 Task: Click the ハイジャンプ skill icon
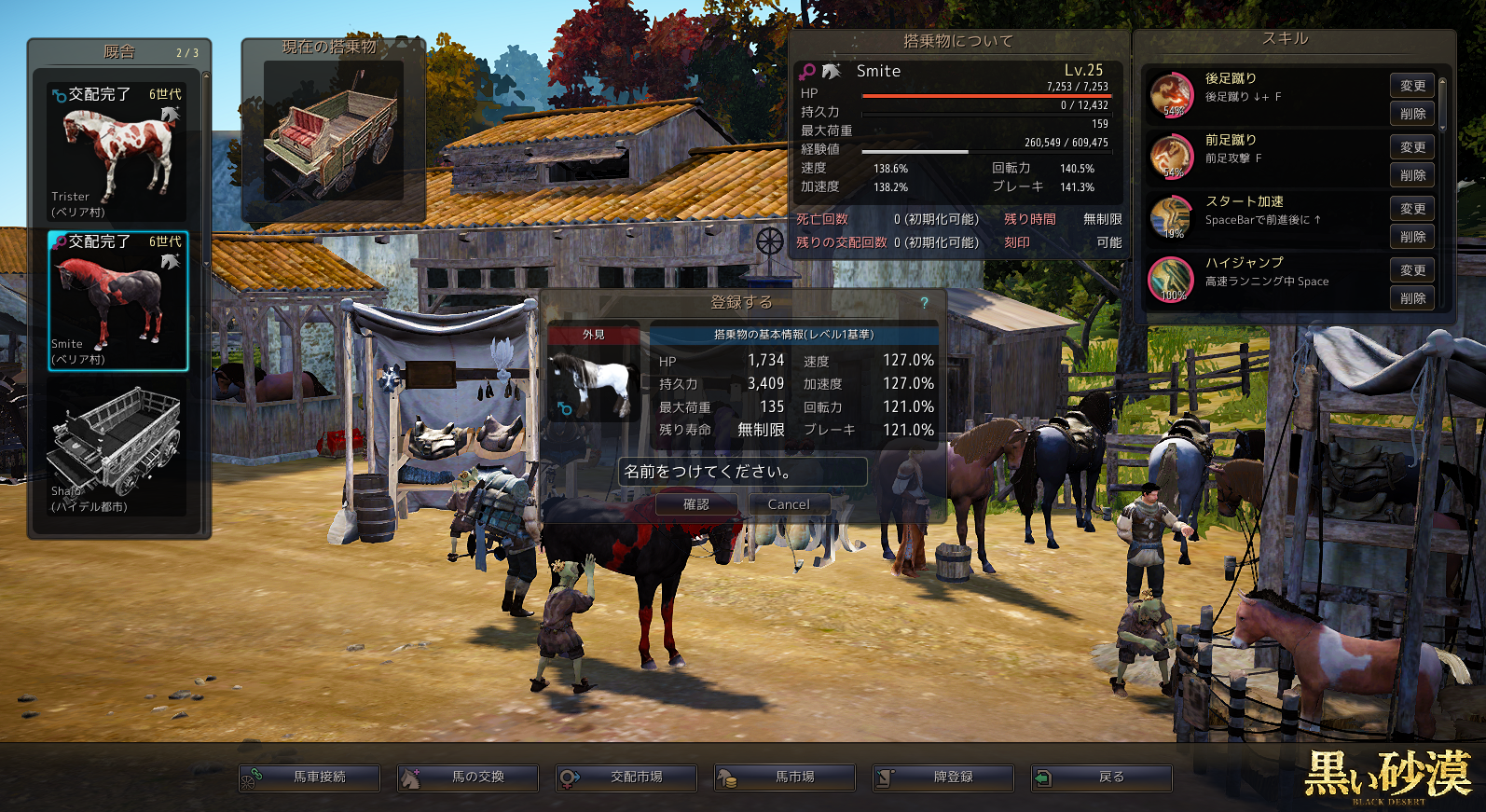[x=1172, y=280]
